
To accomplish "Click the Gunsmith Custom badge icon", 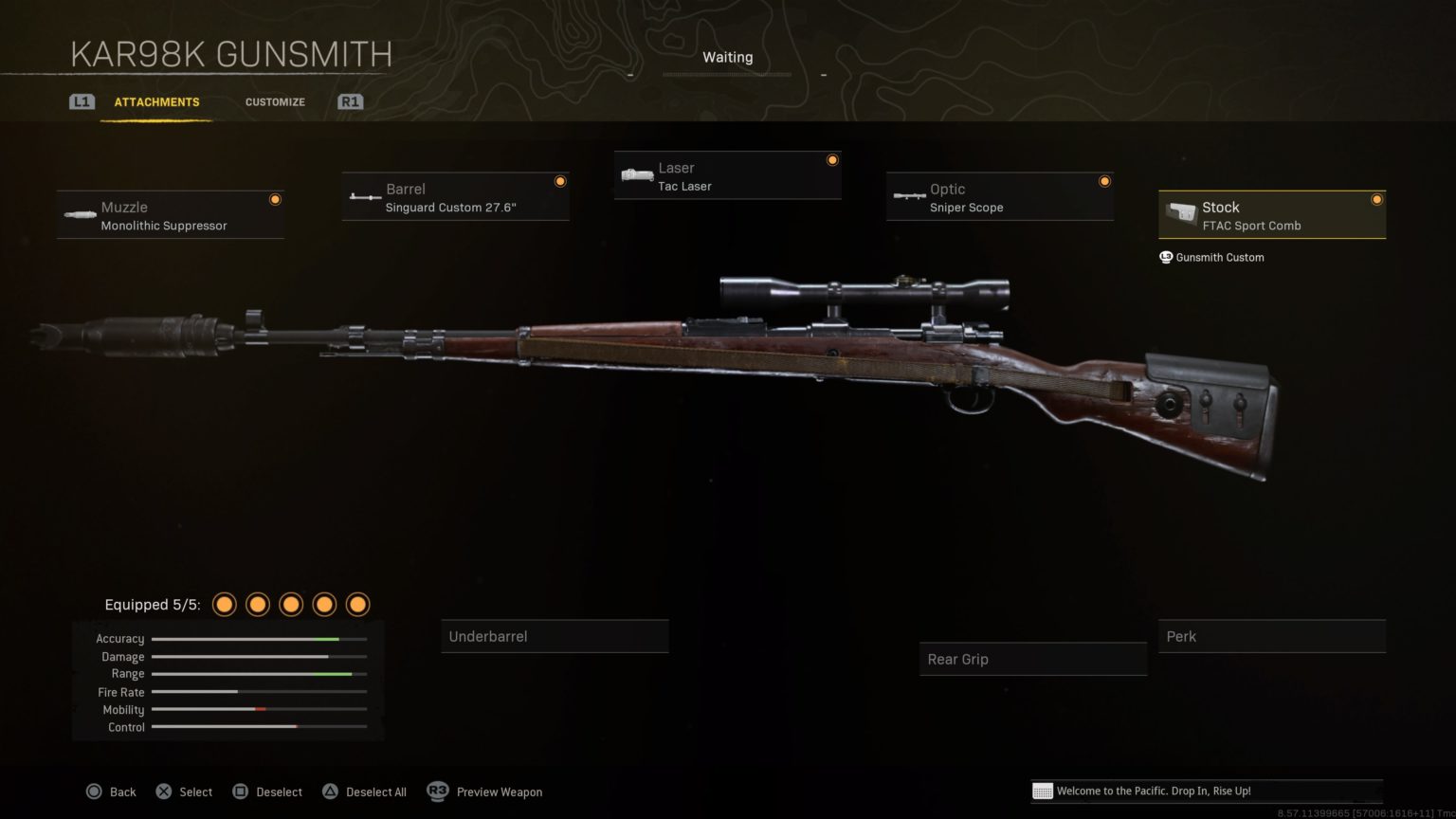I will pyautogui.click(x=1165, y=257).
